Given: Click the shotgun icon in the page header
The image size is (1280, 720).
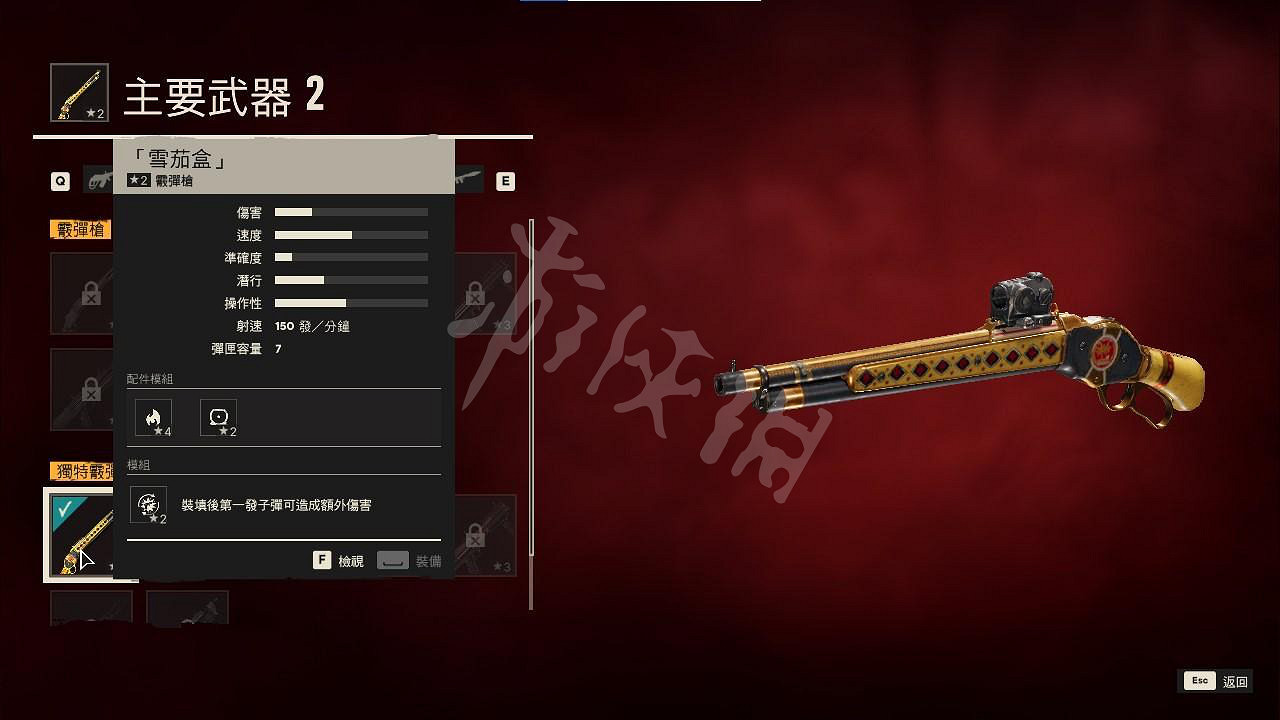Looking at the screenshot, I should 78,92.
